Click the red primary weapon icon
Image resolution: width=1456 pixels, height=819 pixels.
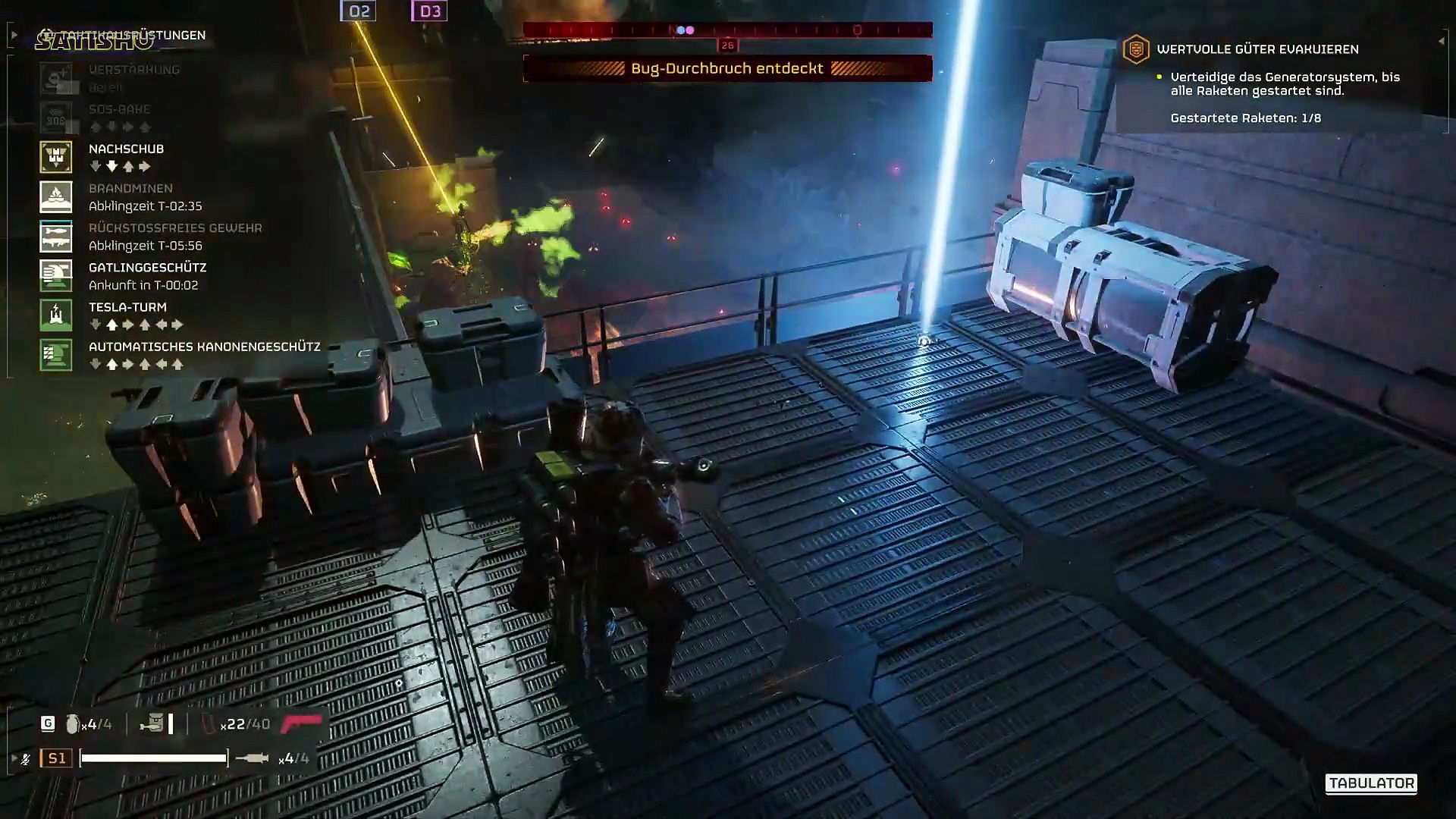(x=303, y=724)
